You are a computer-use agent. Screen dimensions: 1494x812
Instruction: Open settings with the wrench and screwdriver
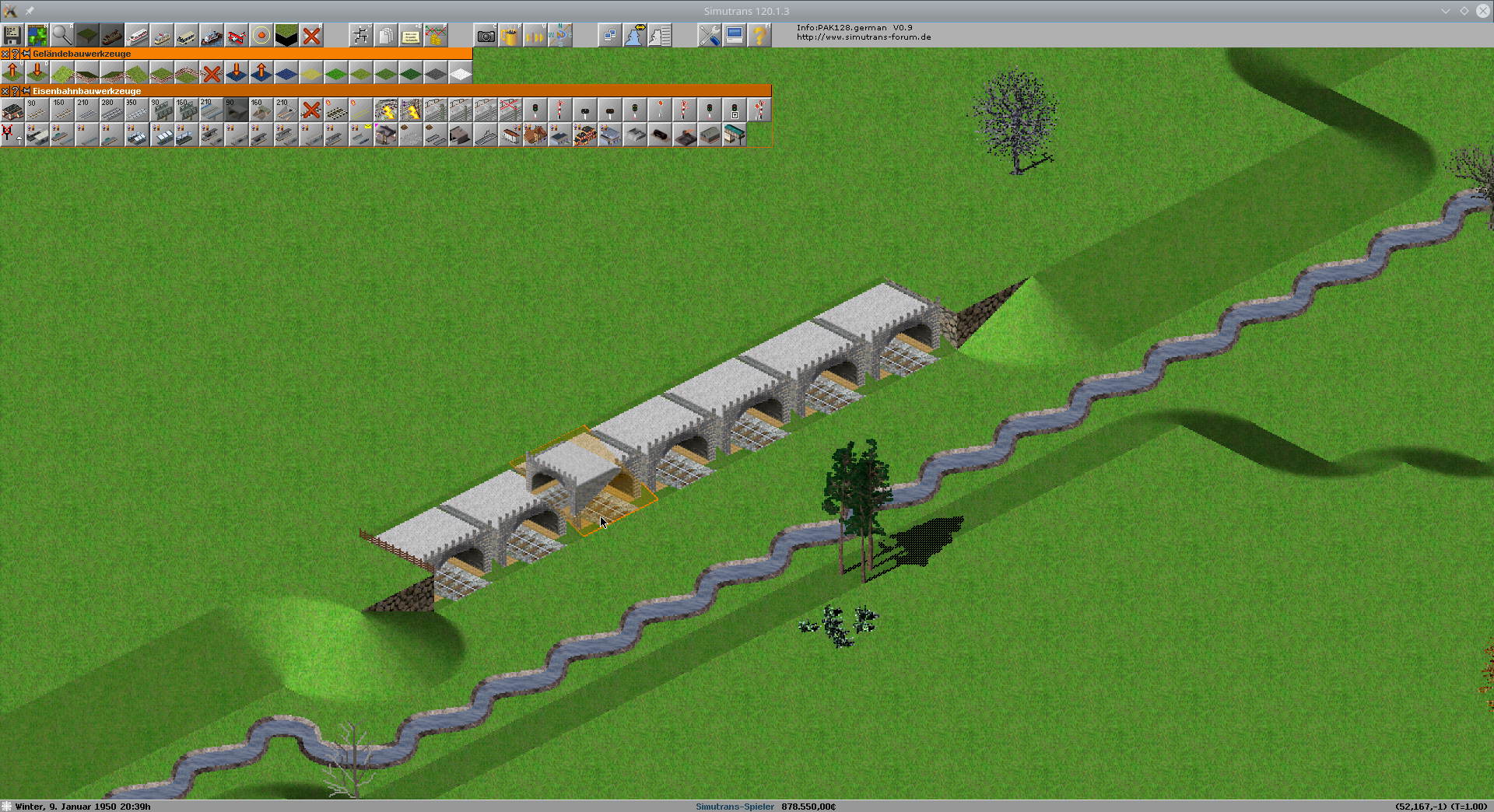click(710, 36)
